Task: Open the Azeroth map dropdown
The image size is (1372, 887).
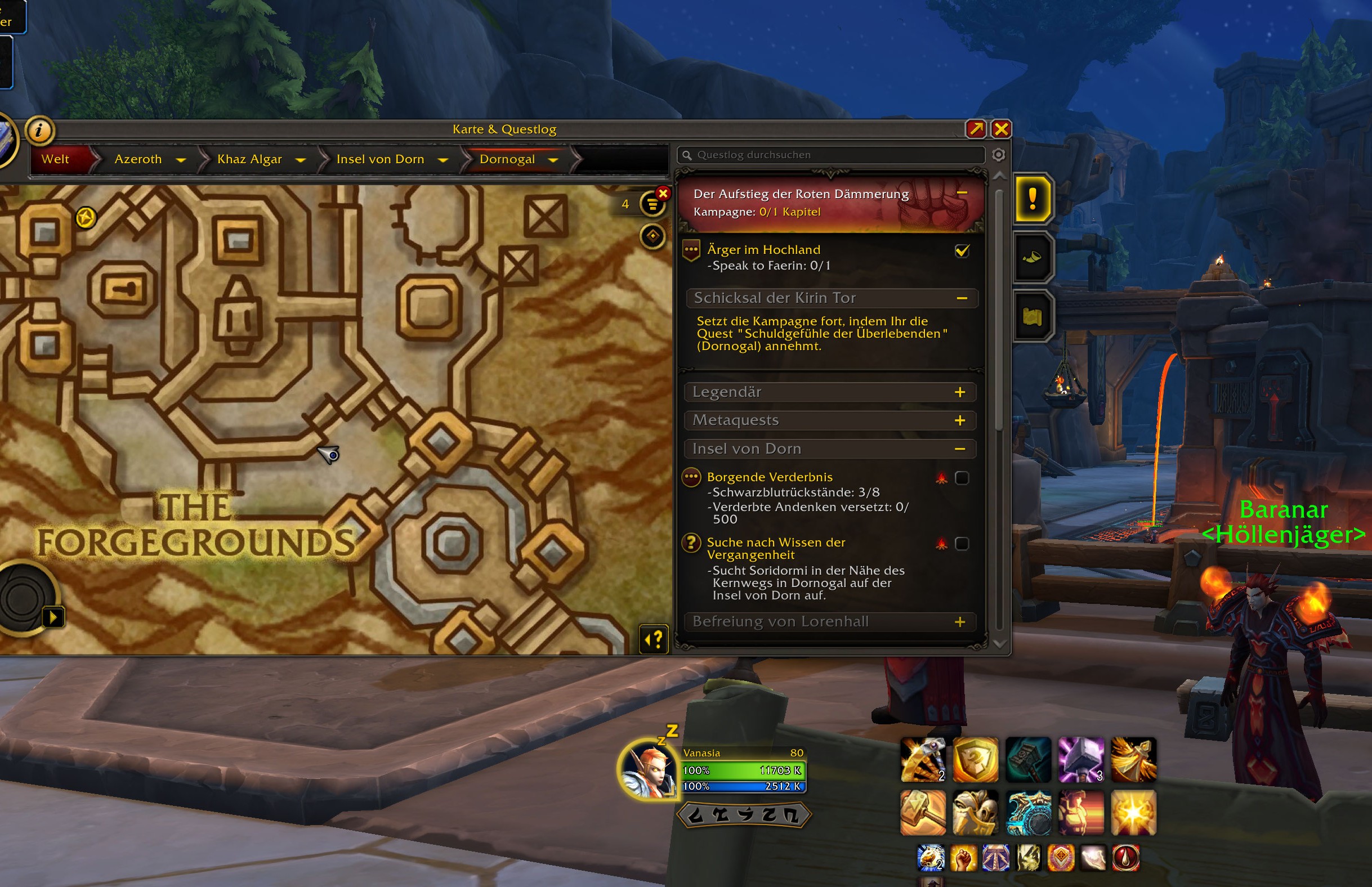Action: pos(181,160)
